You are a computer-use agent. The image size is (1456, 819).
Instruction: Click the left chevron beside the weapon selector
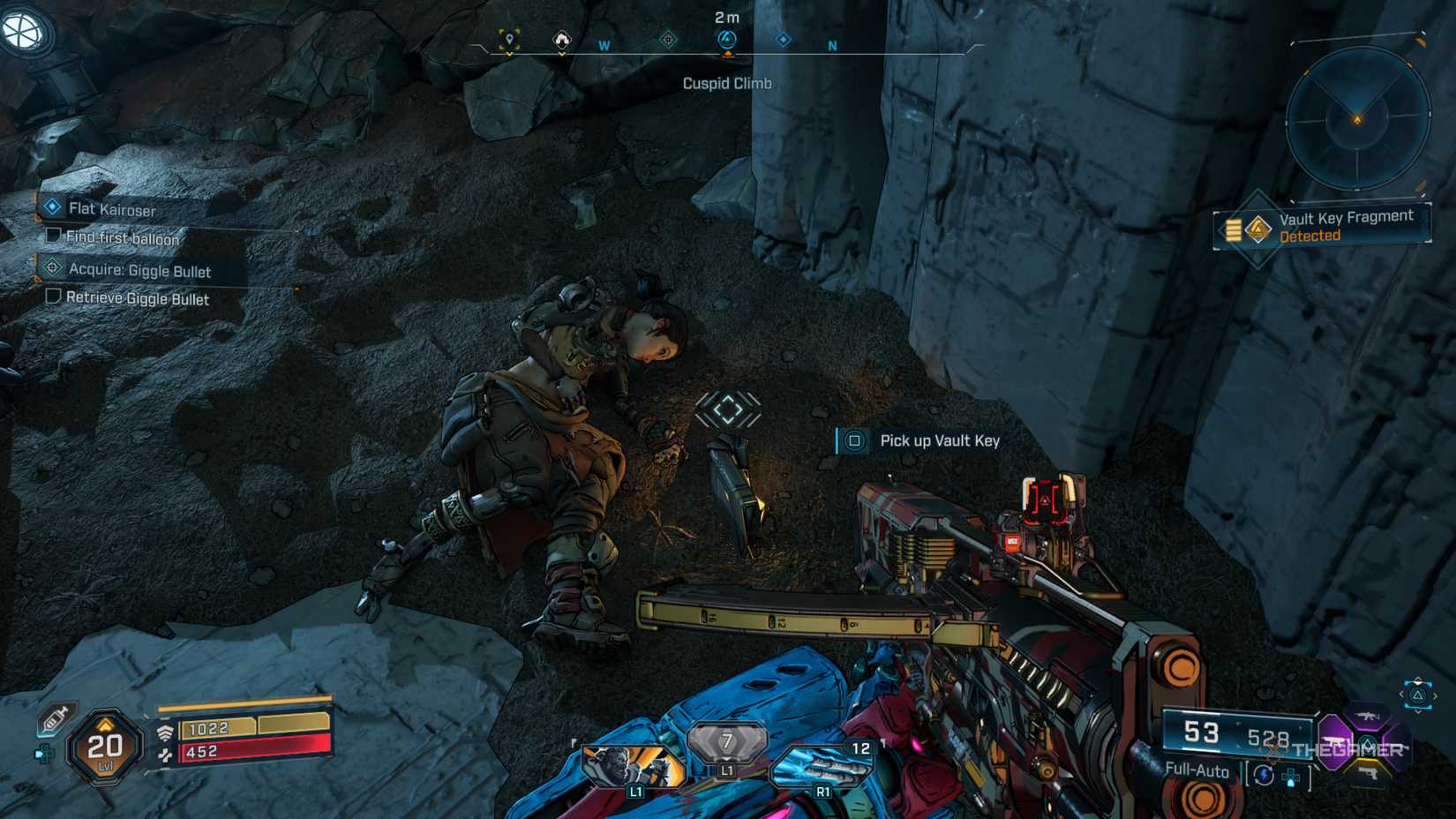point(1401,695)
